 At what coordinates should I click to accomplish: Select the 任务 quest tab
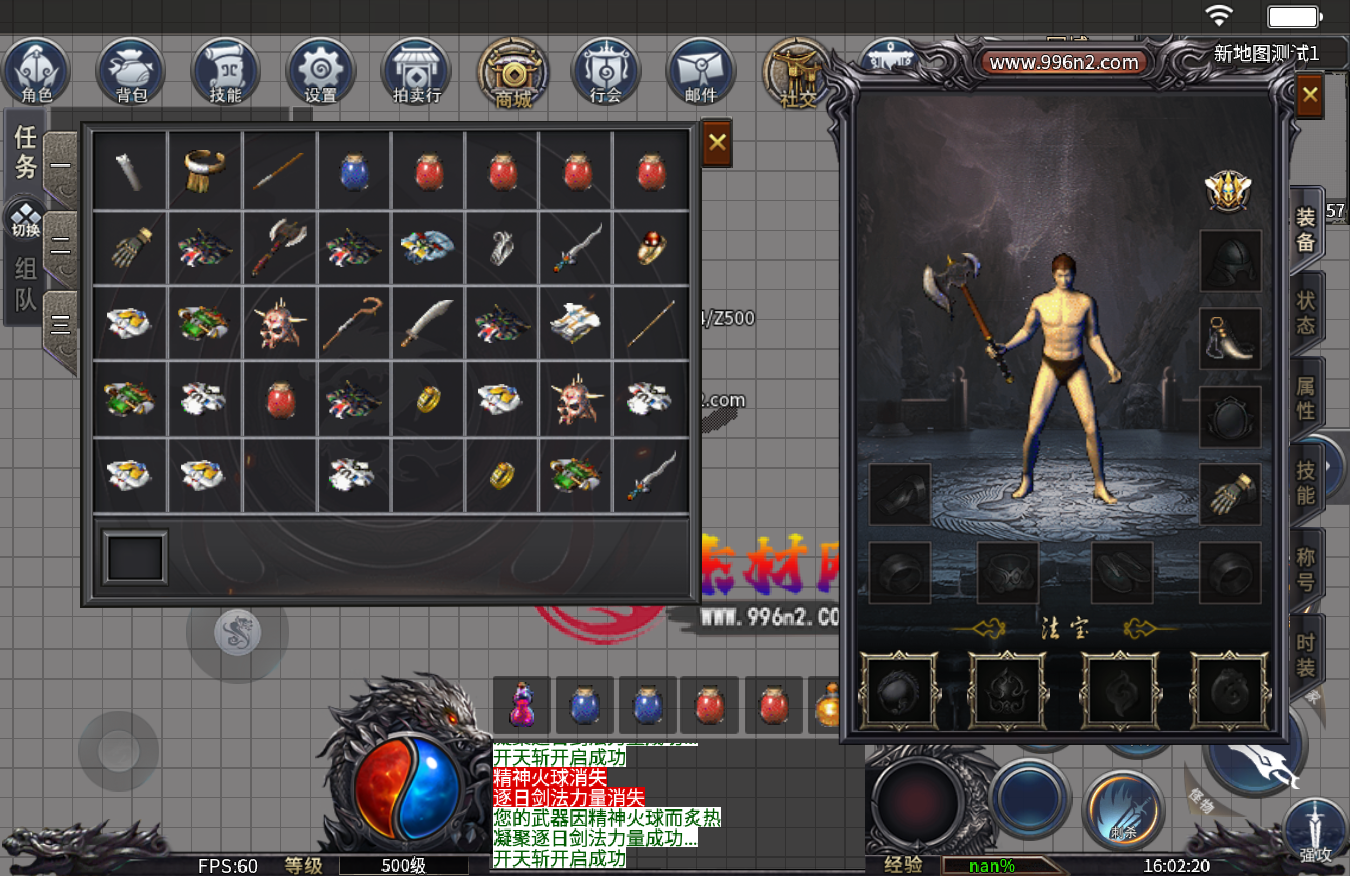click(25, 151)
